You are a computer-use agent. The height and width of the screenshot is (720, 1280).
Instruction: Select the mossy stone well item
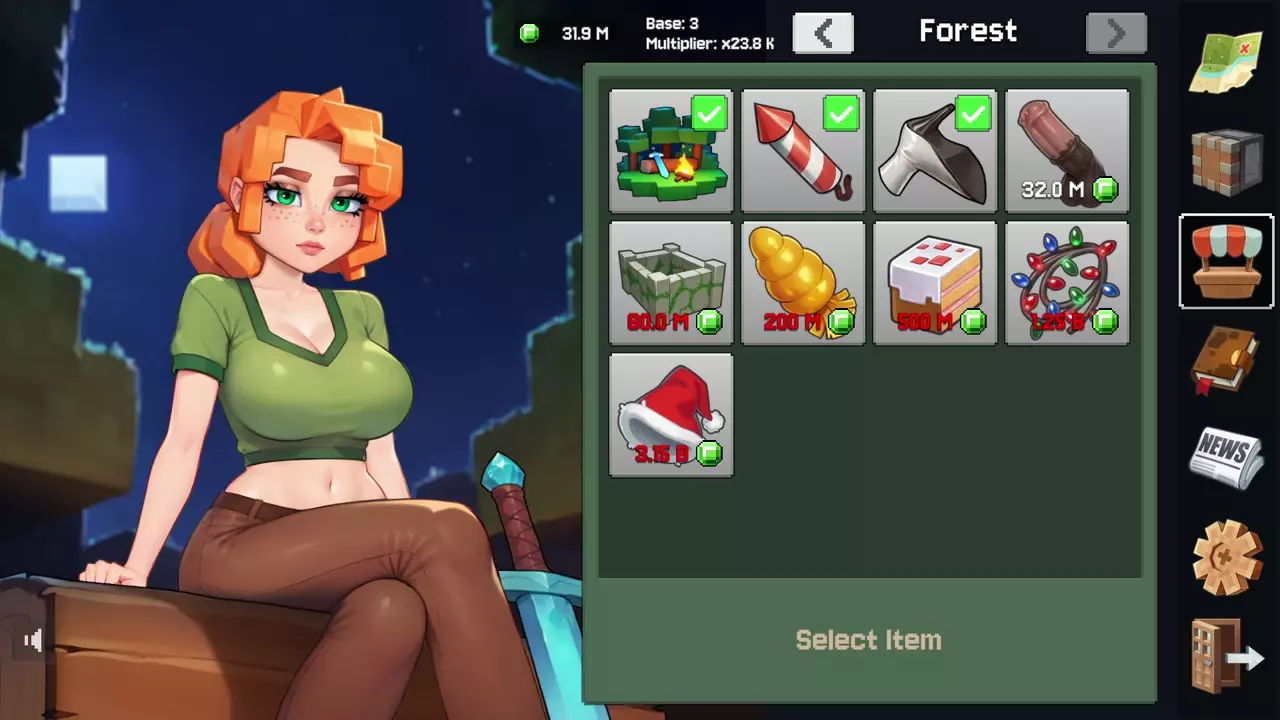tap(671, 283)
